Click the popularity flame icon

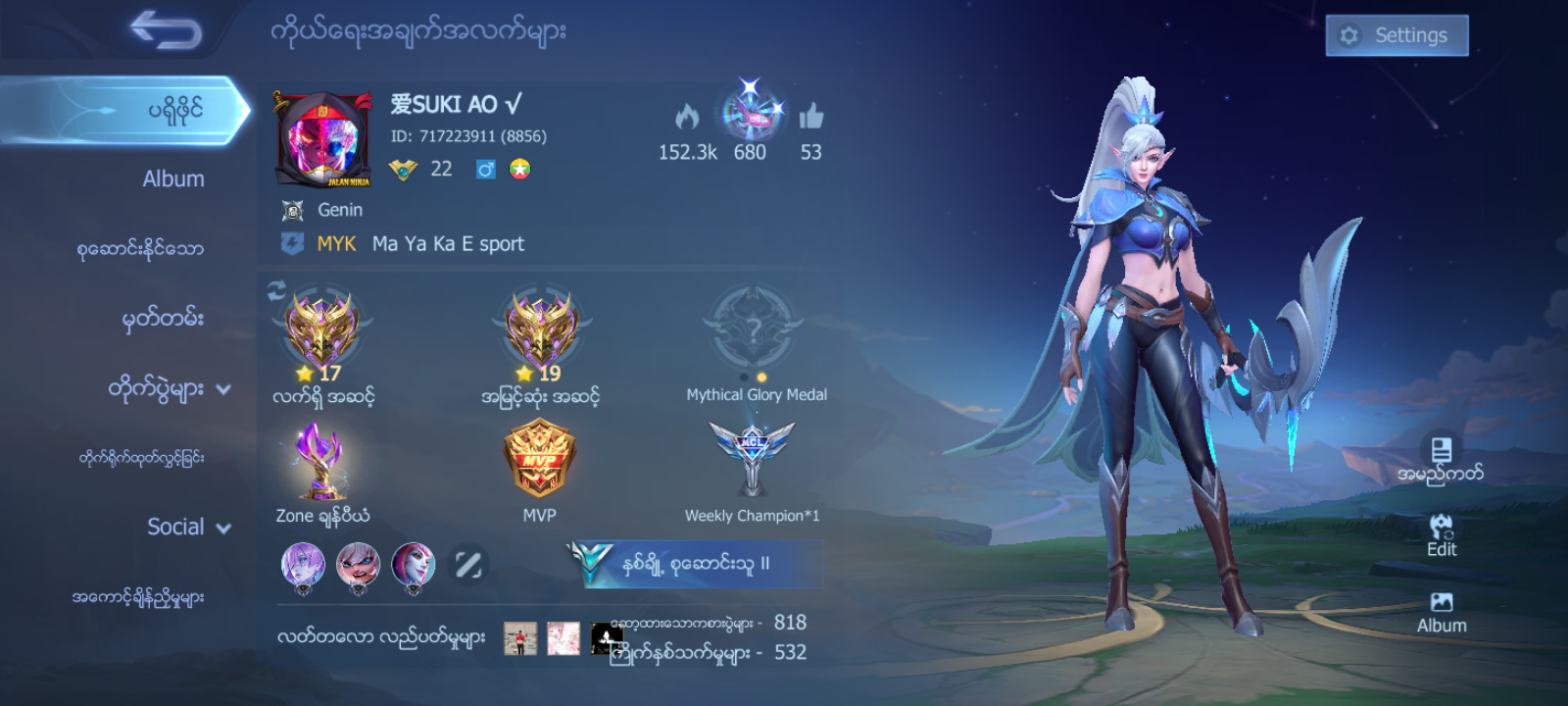(x=689, y=118)
